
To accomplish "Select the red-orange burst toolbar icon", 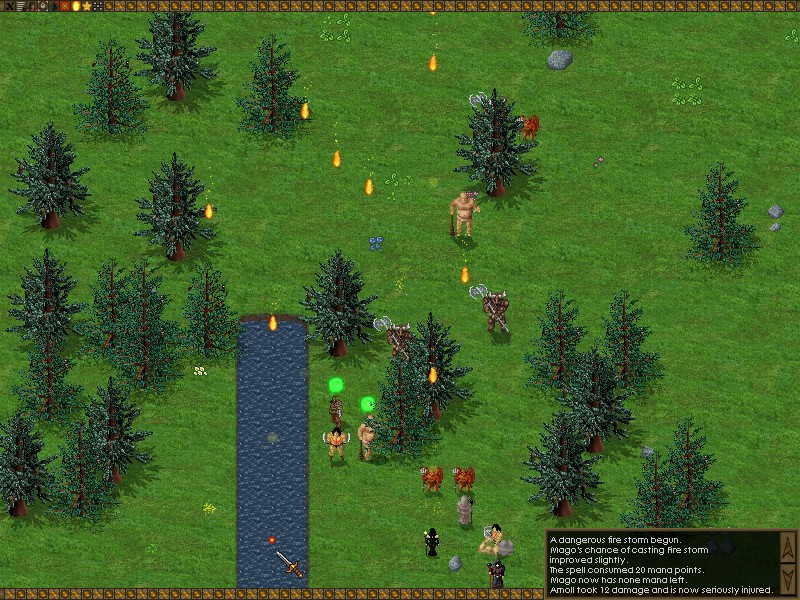I will coord(64,6).
